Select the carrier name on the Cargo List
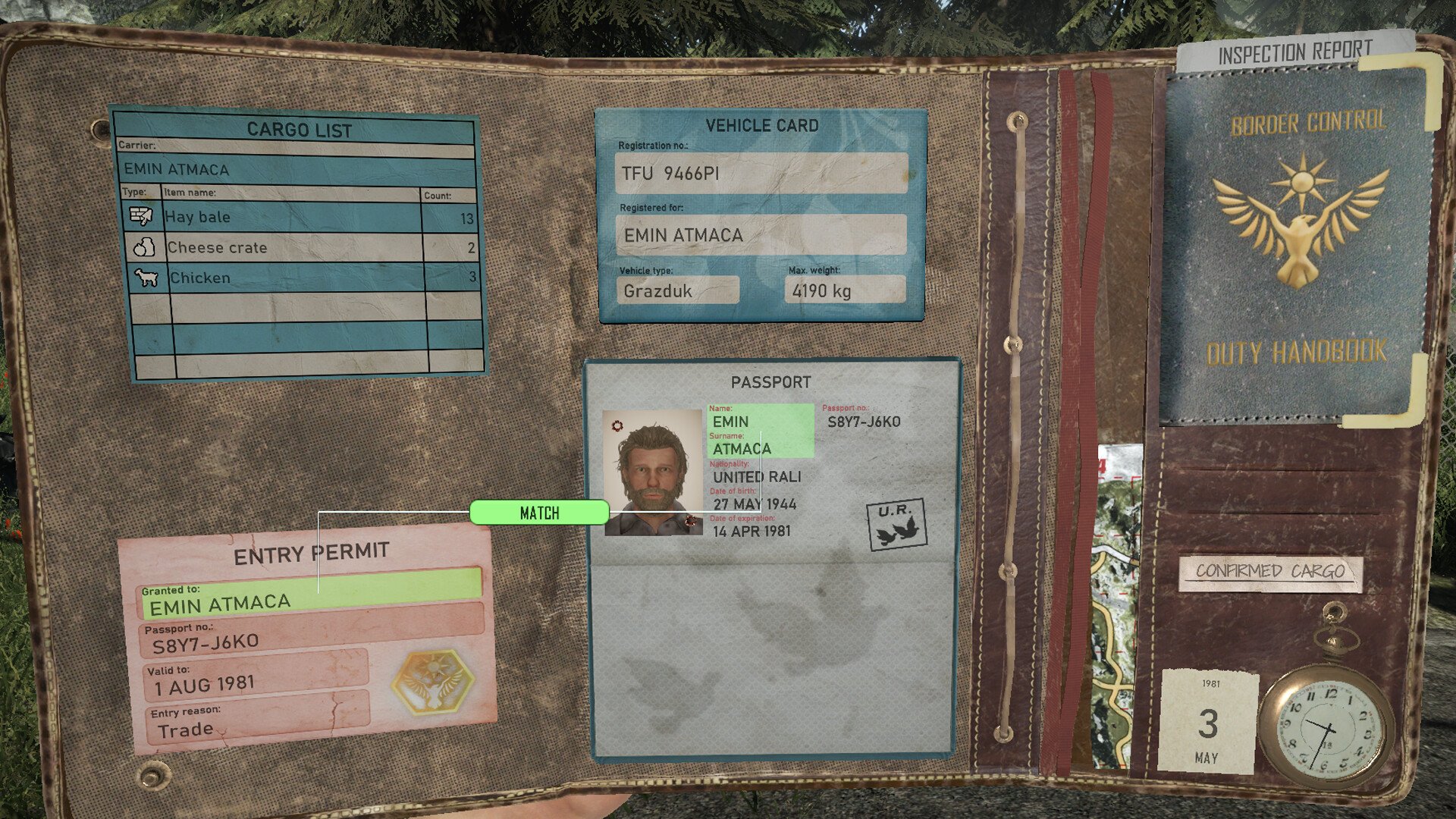The image size is (1456, 819). tap(296, 169)
